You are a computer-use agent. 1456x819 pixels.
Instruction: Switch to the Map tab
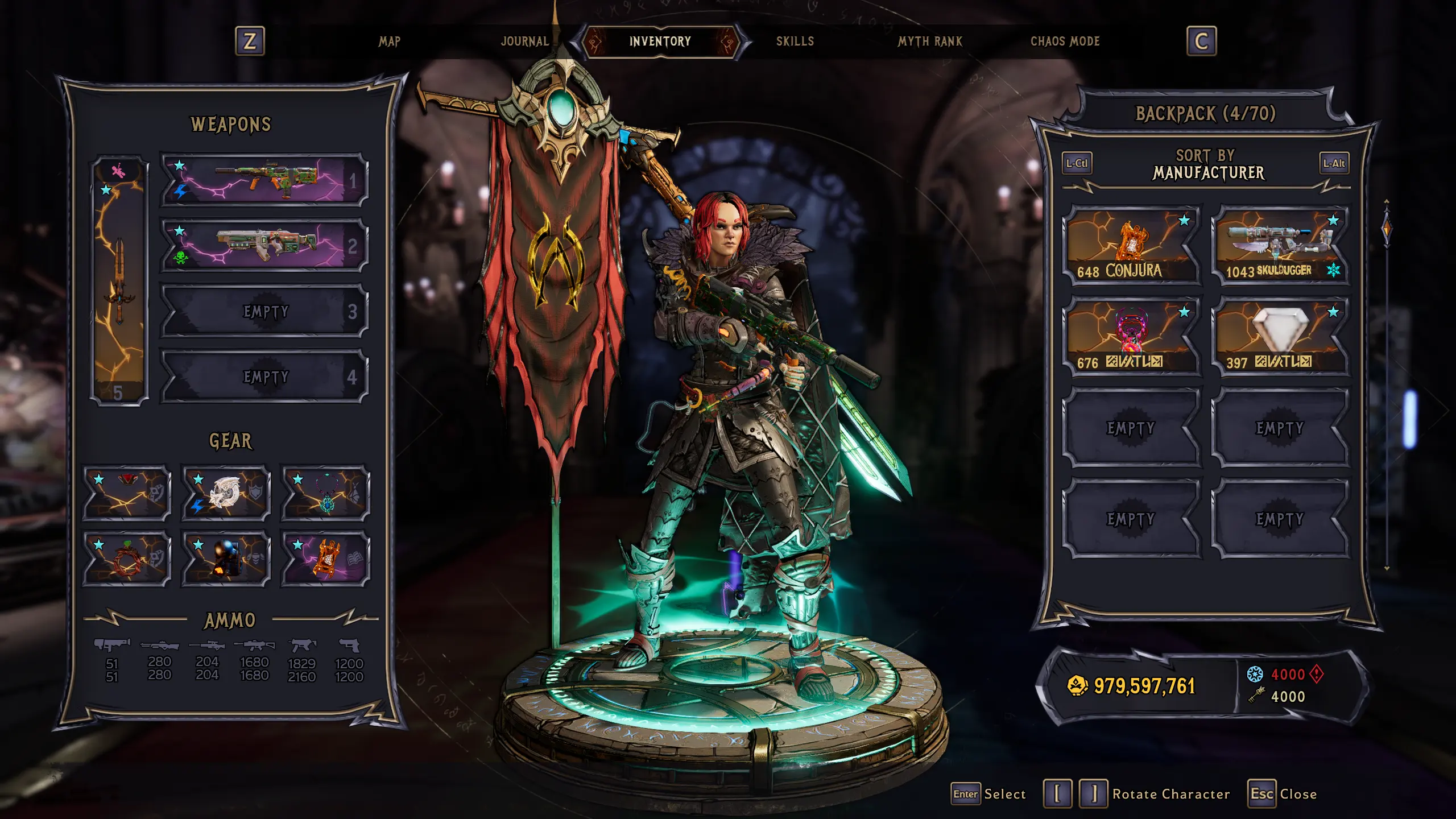click(x=390, y=42)
